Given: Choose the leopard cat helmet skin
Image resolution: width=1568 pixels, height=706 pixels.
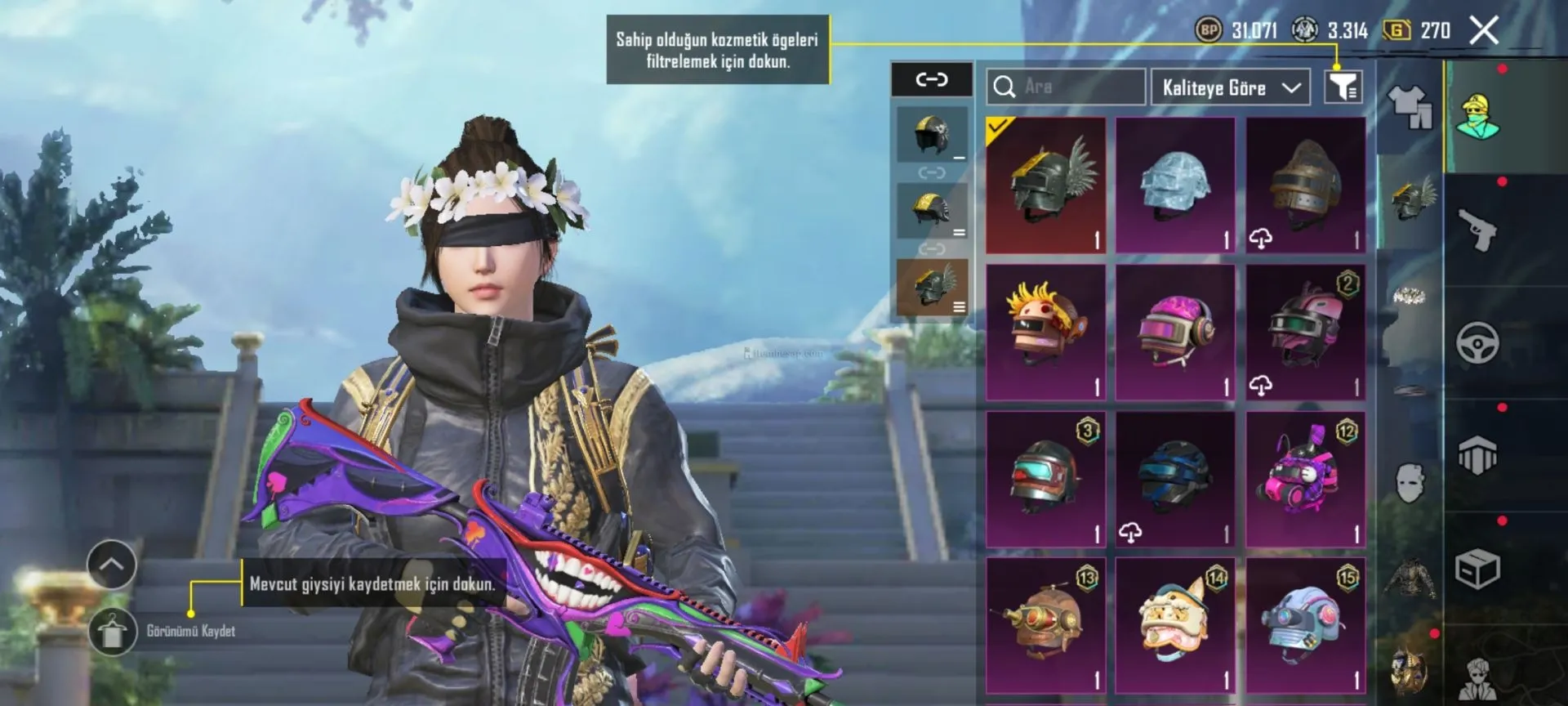Looking at the screenshot, I should click(1175, 626).
